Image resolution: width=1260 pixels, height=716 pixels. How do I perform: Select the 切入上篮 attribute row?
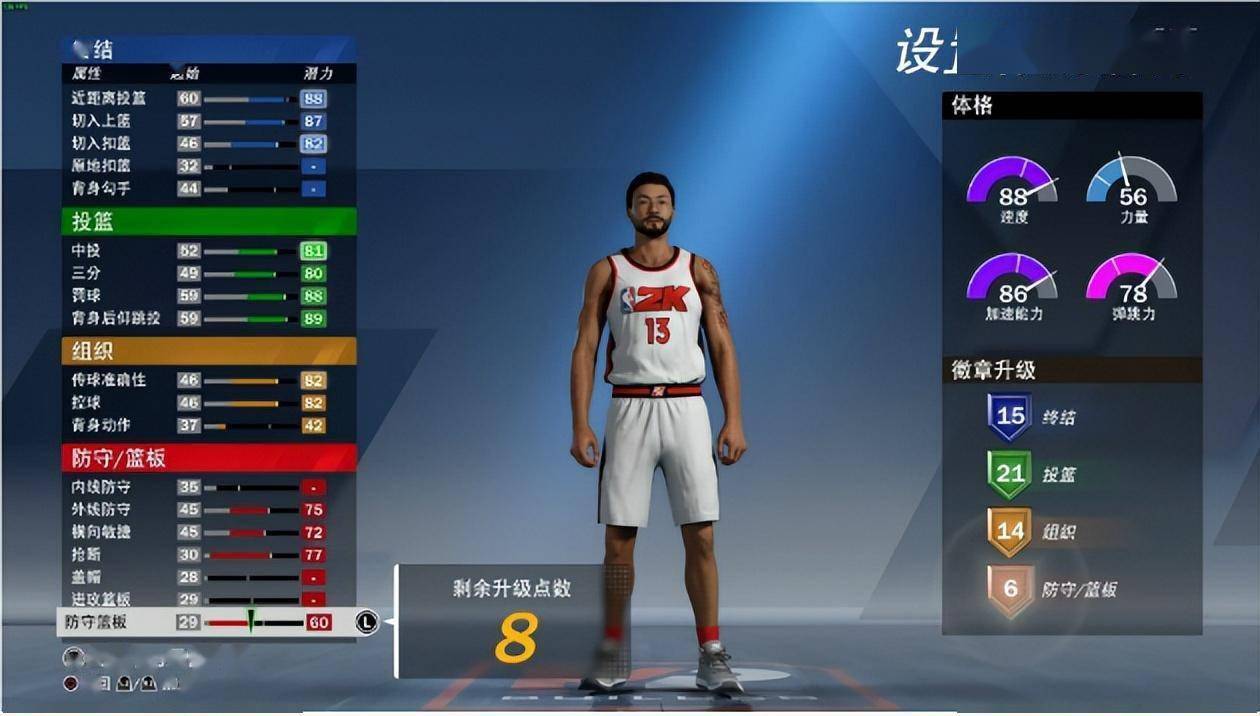pos(200,121)
